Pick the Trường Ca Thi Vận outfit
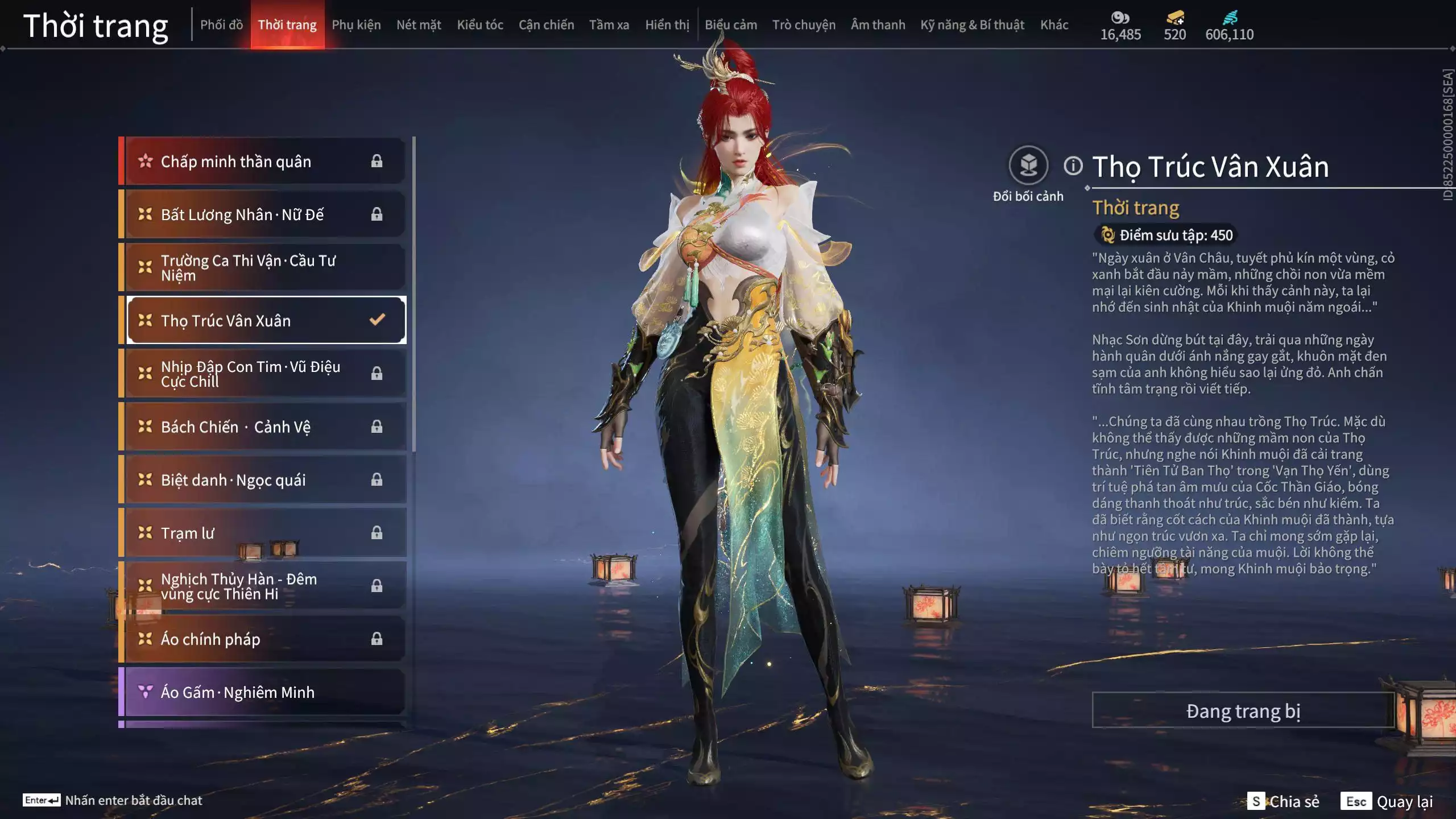Viewport: 1456px width, 819px height. (264, 267)
